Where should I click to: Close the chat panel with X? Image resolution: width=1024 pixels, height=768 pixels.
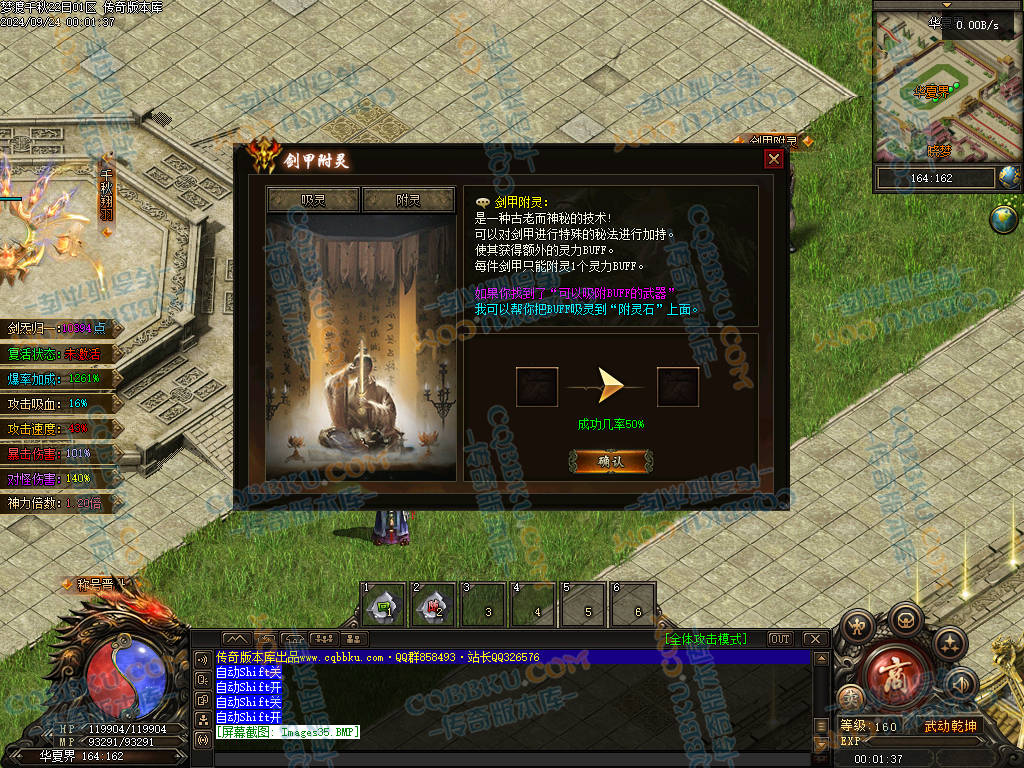pyautogui.click(x=815, y=639)
